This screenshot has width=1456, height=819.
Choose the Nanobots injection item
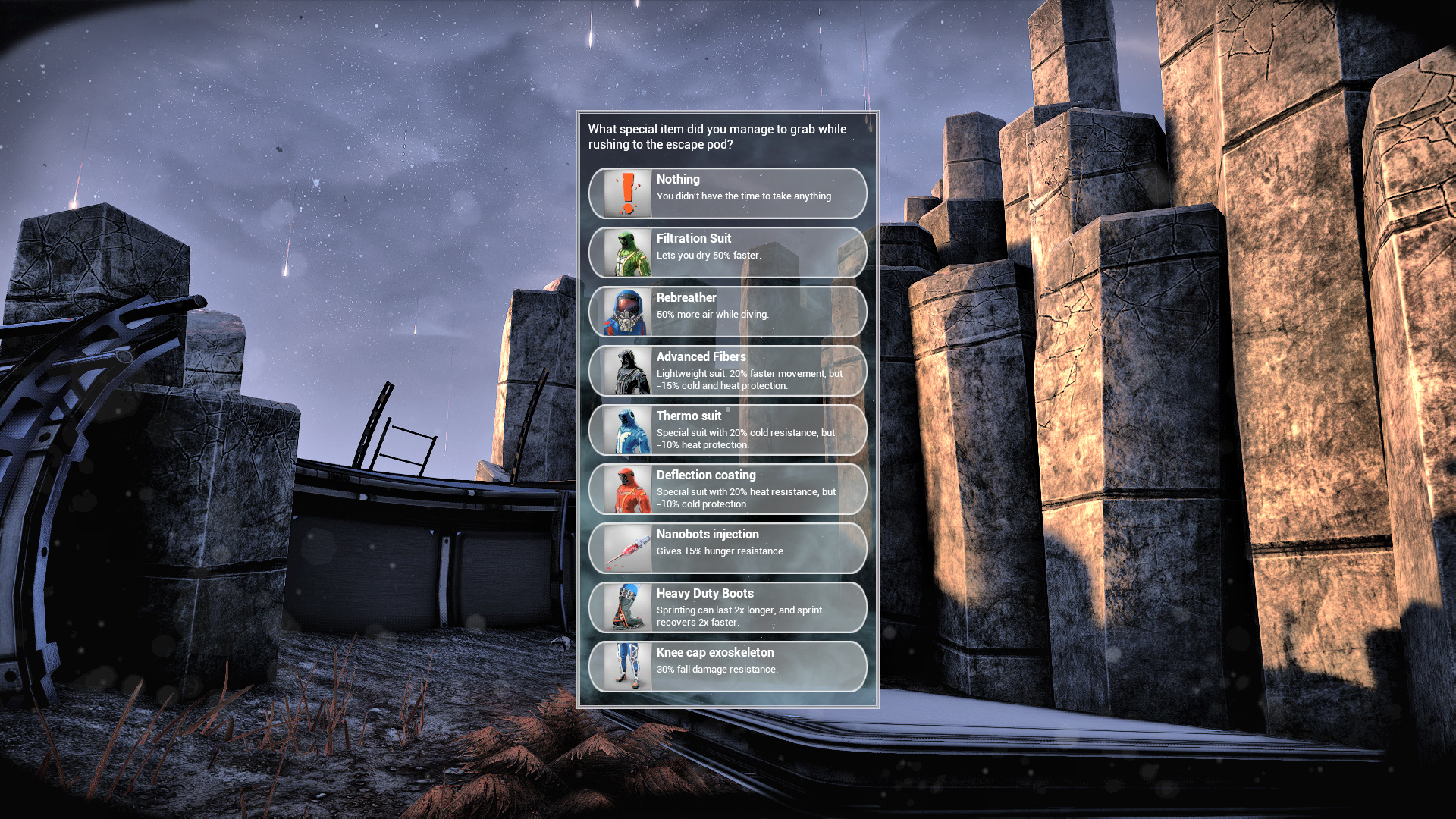[x=727, y=548]
